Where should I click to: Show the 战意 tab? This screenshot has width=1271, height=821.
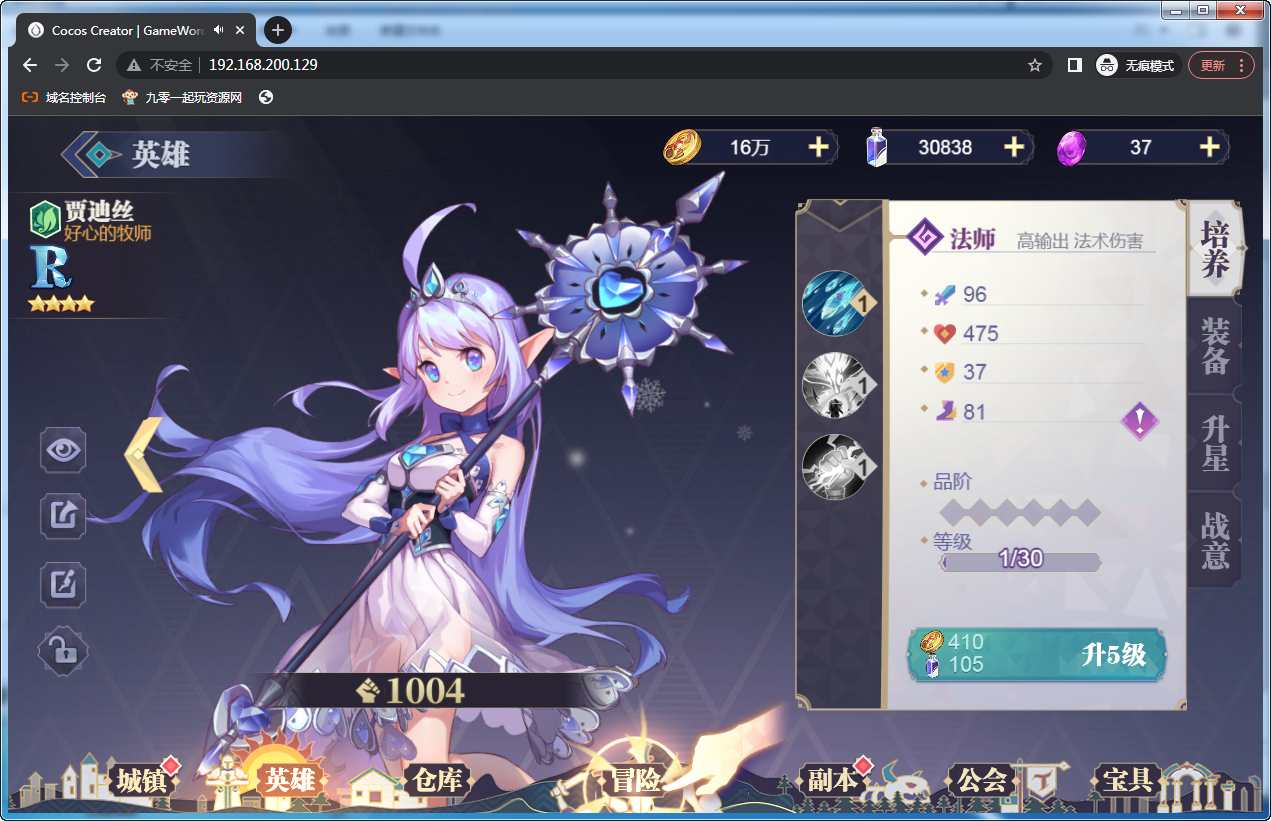pos(1215,540)
